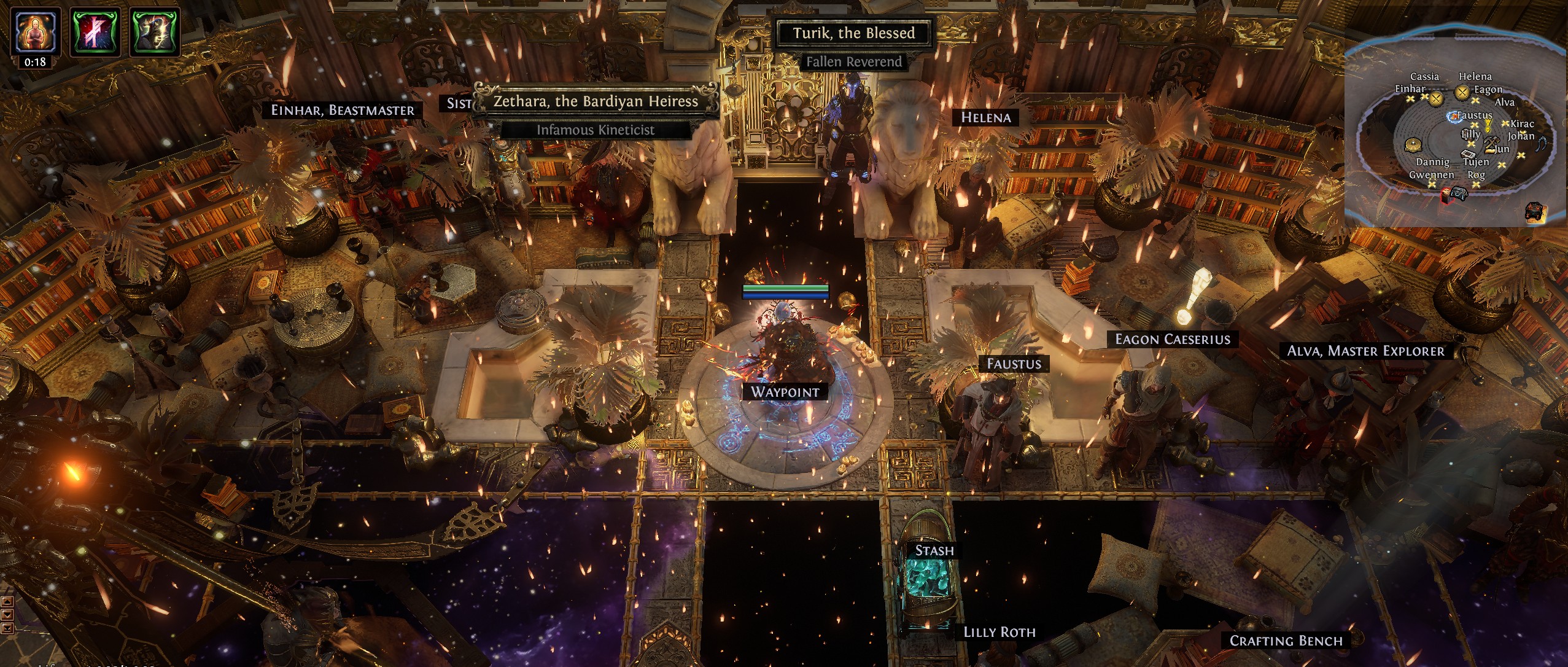The width and height of the screenshot is (1568, 667).
Task: Click the Eagon Caeserius nameplate
Action: coord(1173,339)
